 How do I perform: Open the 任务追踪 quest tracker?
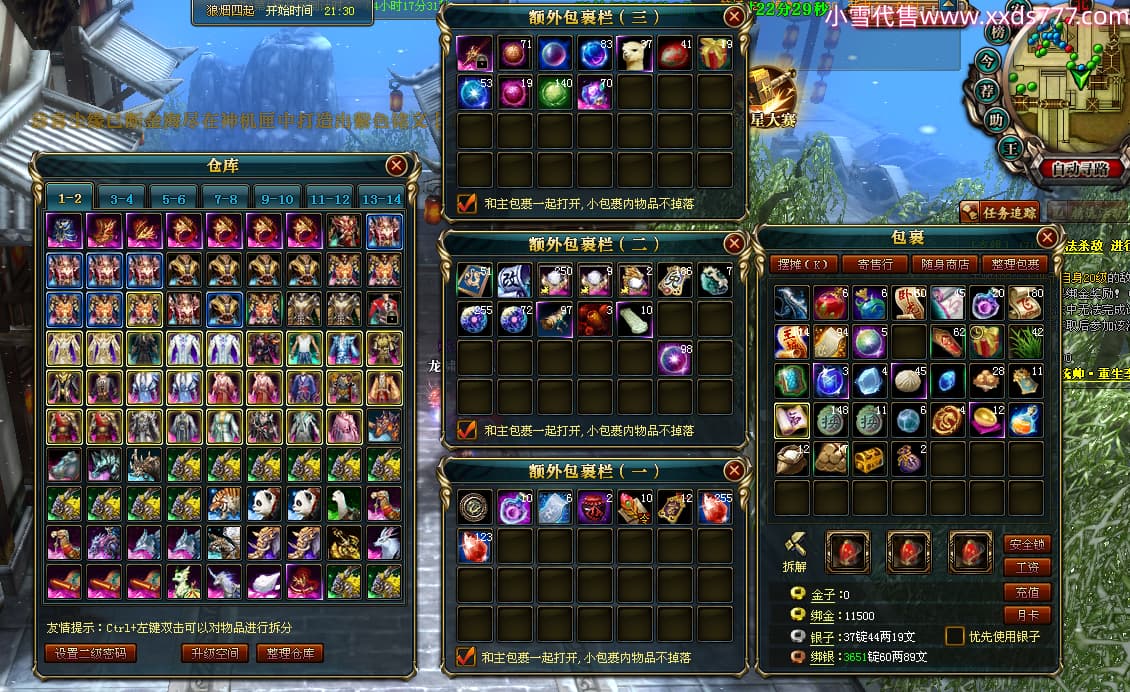[1000, 211]
